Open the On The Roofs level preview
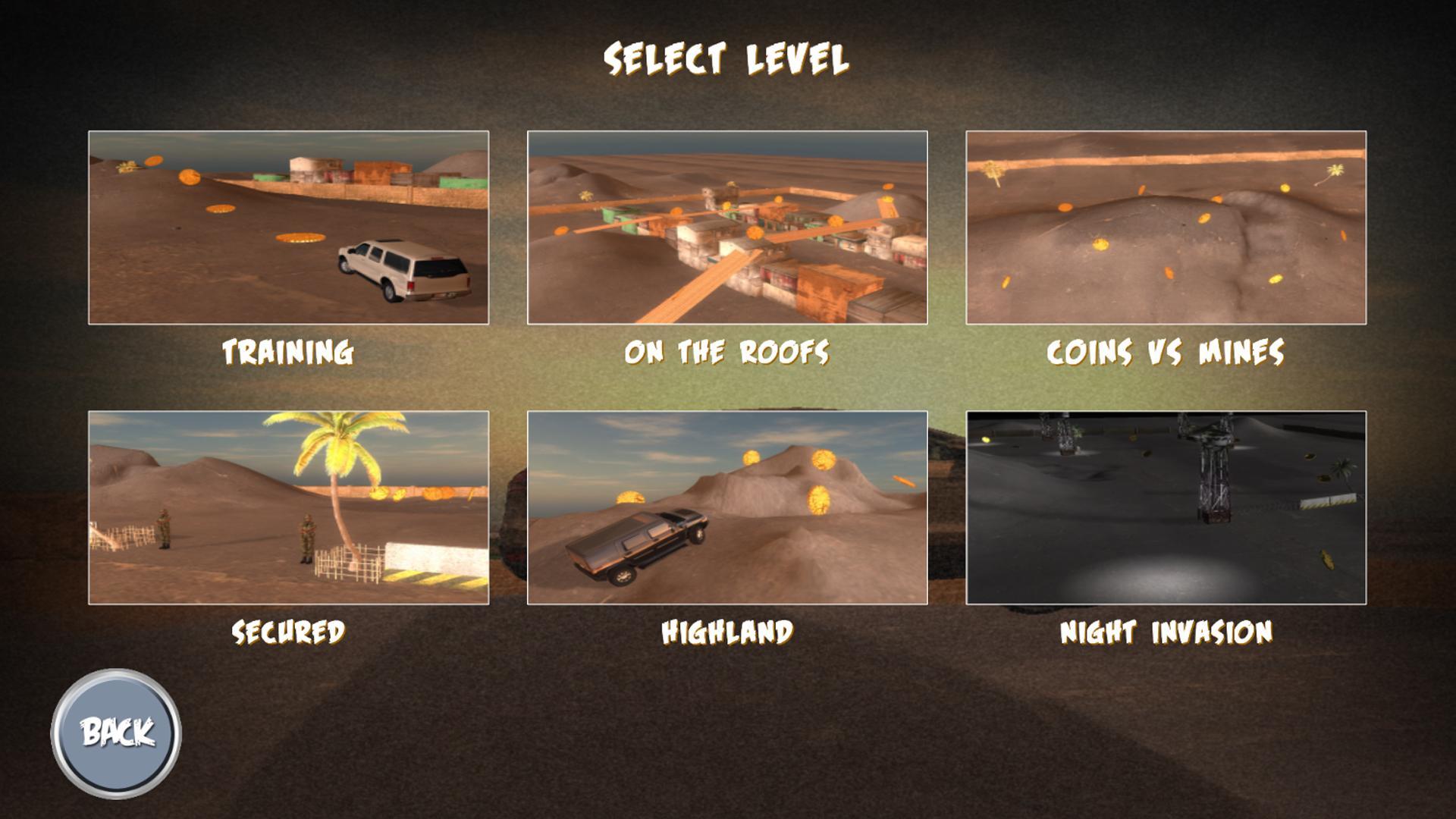The width and height of the screenshot is (1456, 819). pyautogui.click(x=726, y=227)
